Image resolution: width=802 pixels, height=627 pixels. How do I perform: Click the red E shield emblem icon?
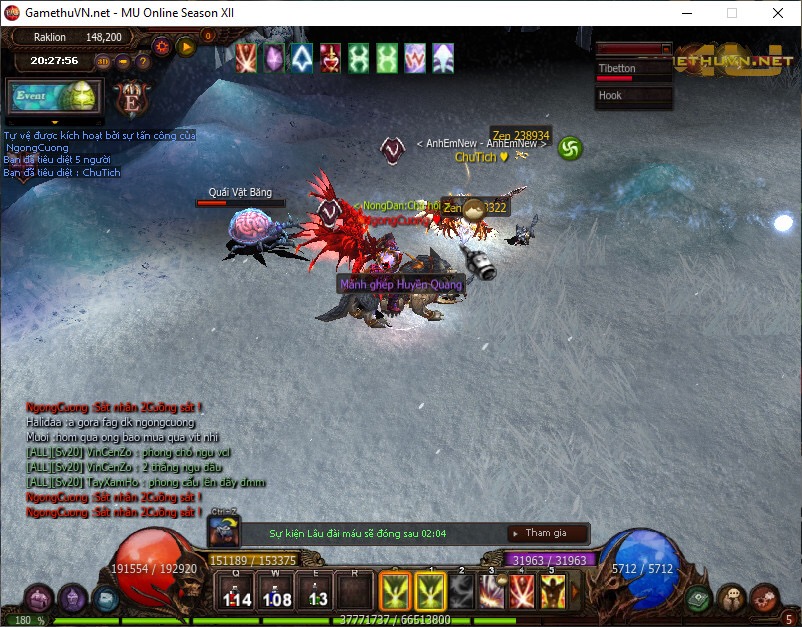130,98
